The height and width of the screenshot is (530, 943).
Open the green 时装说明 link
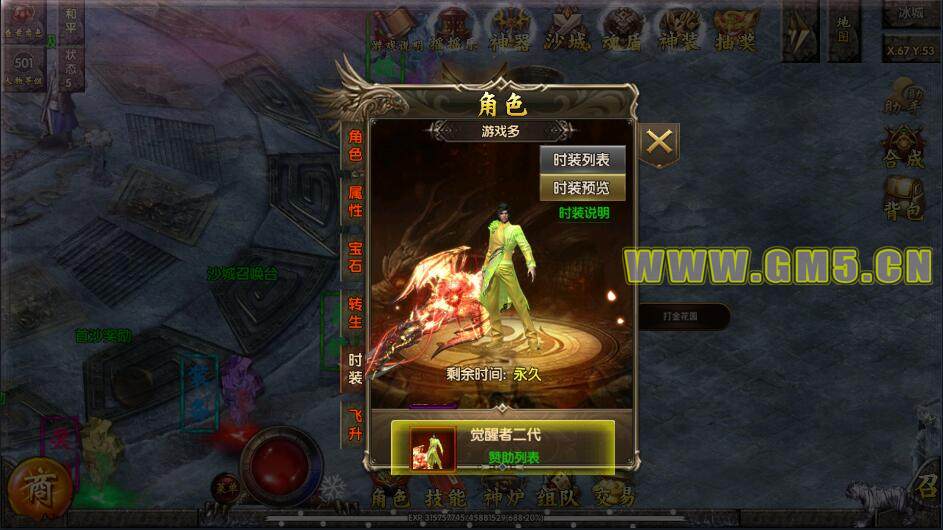click(x=584, y=213)
